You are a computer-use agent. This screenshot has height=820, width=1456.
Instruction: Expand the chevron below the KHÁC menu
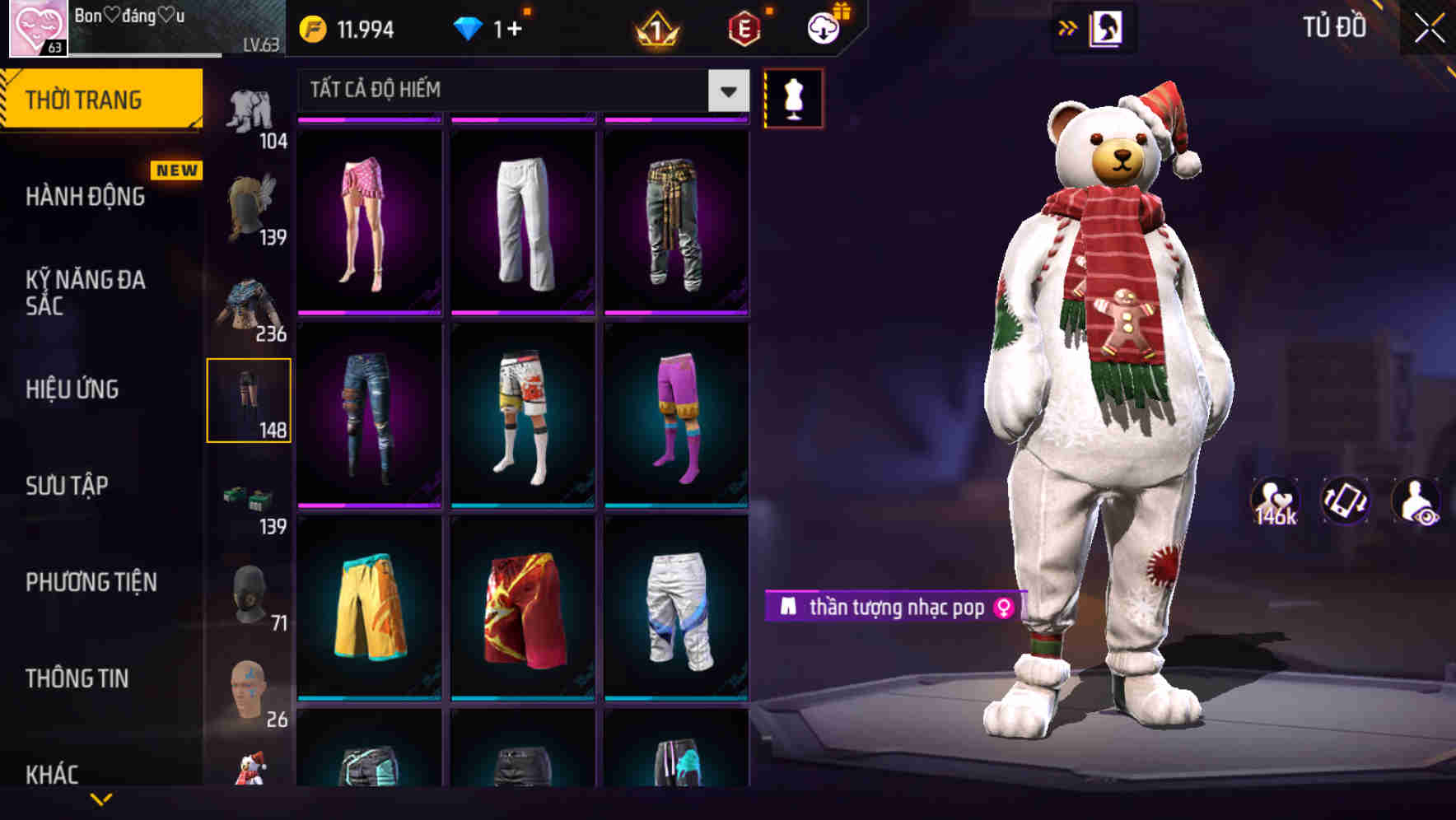[x=100, y=800]
